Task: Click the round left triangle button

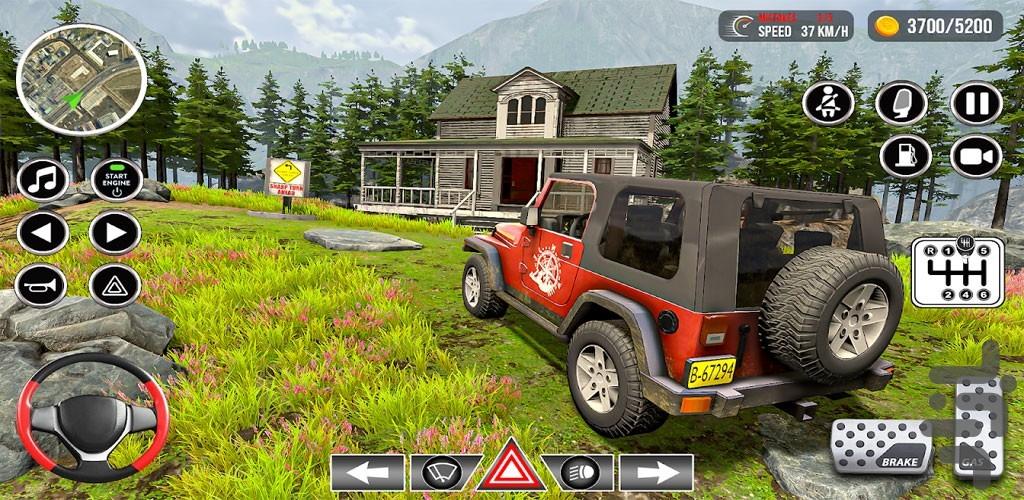Action: coord(42,233)
